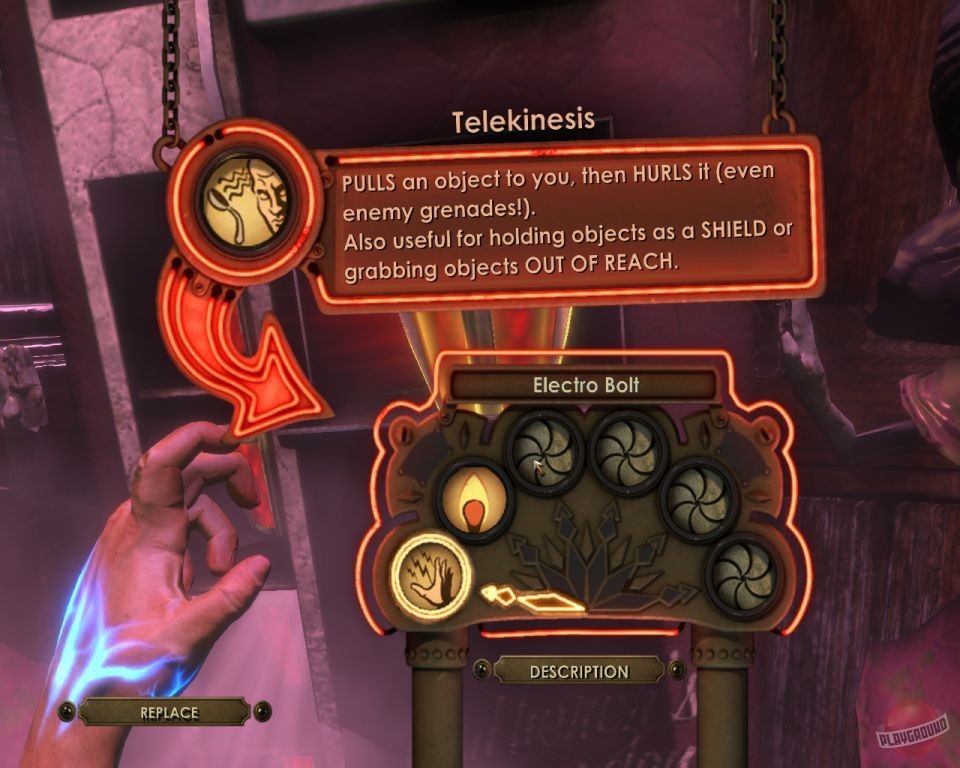Select the Electro Bolt plasmid slot

click(432, 573)
